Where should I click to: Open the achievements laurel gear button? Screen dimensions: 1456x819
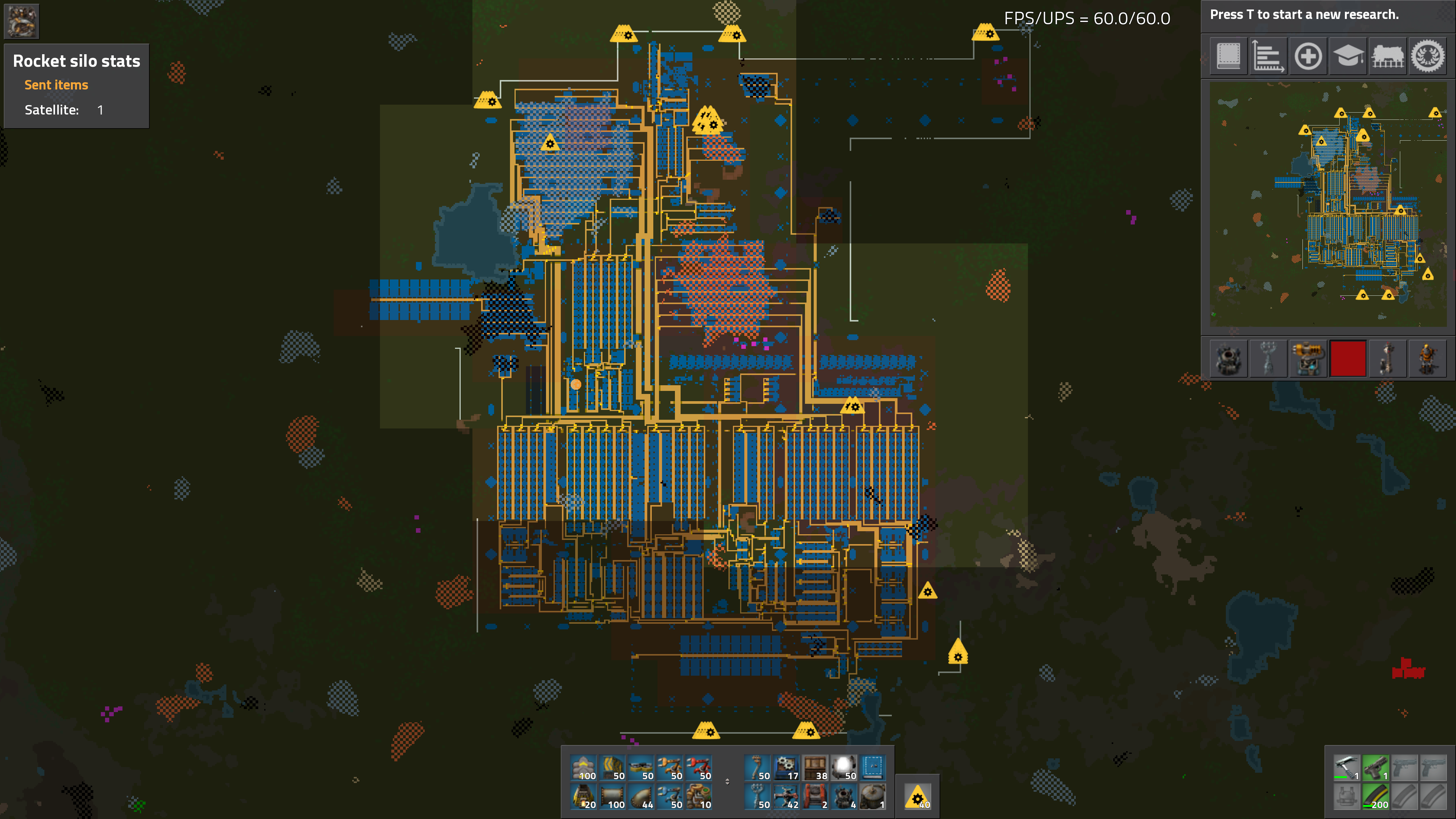(x=1428, y=56)
